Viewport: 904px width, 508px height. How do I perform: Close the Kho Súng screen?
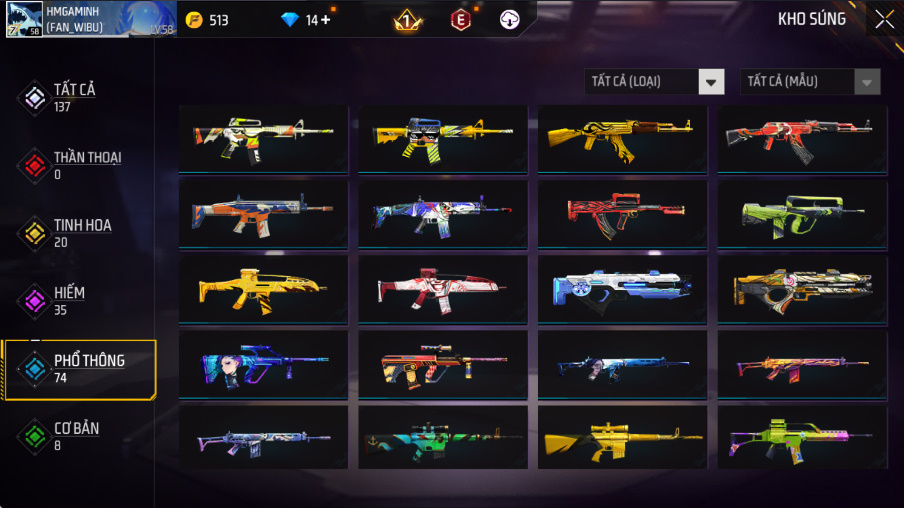[884, 19]
